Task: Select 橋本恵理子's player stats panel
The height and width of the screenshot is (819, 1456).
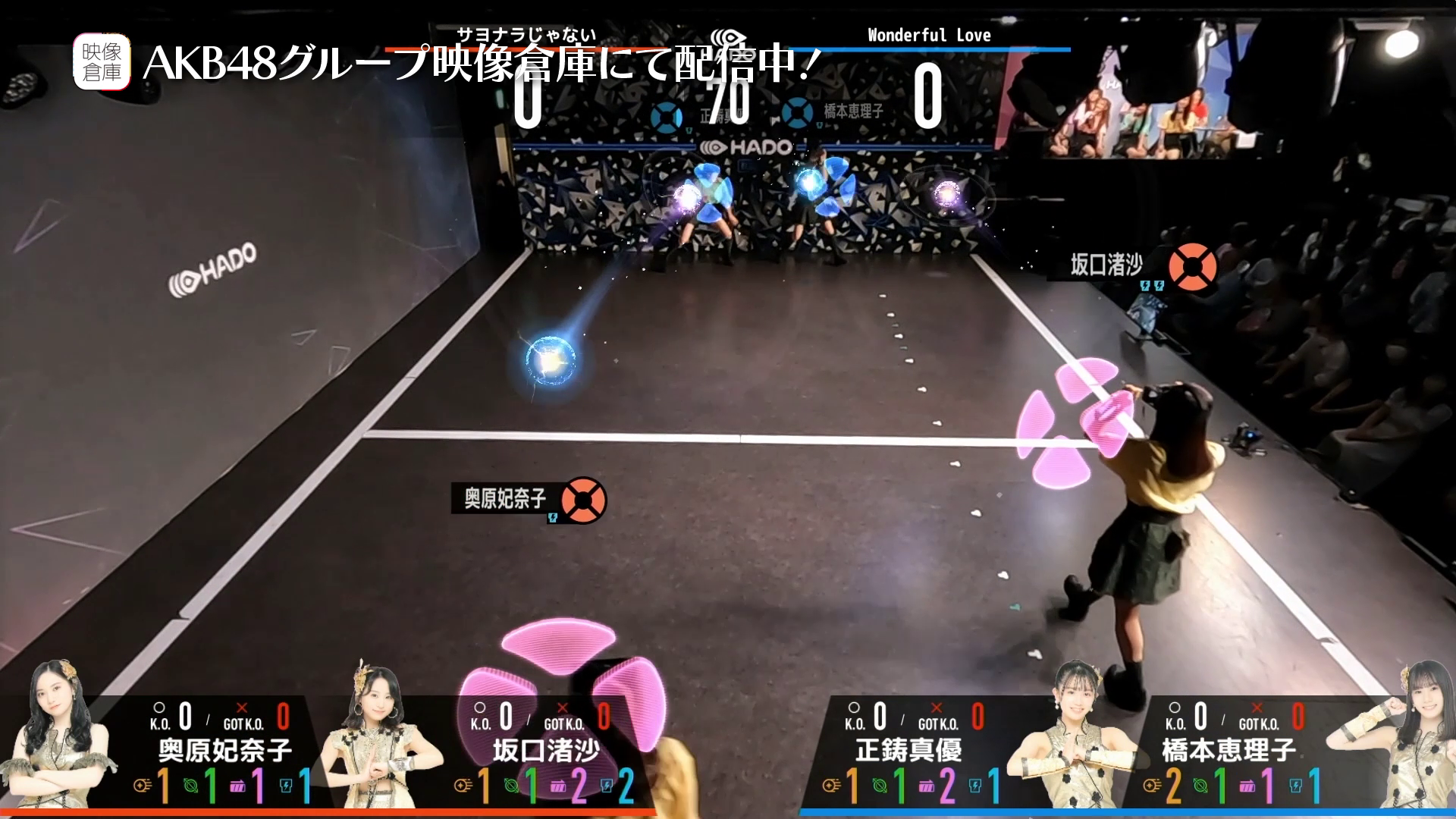Action: coord(1228,751)
